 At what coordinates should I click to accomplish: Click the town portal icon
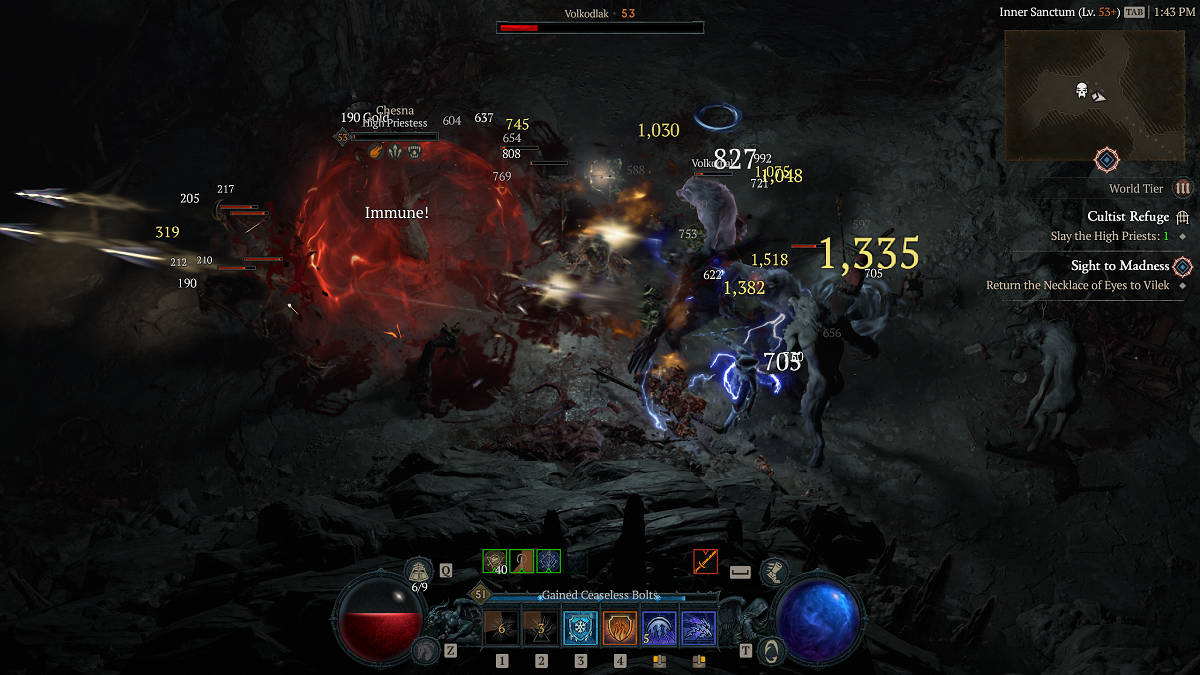pyautogui.click(x=773, y=651)
